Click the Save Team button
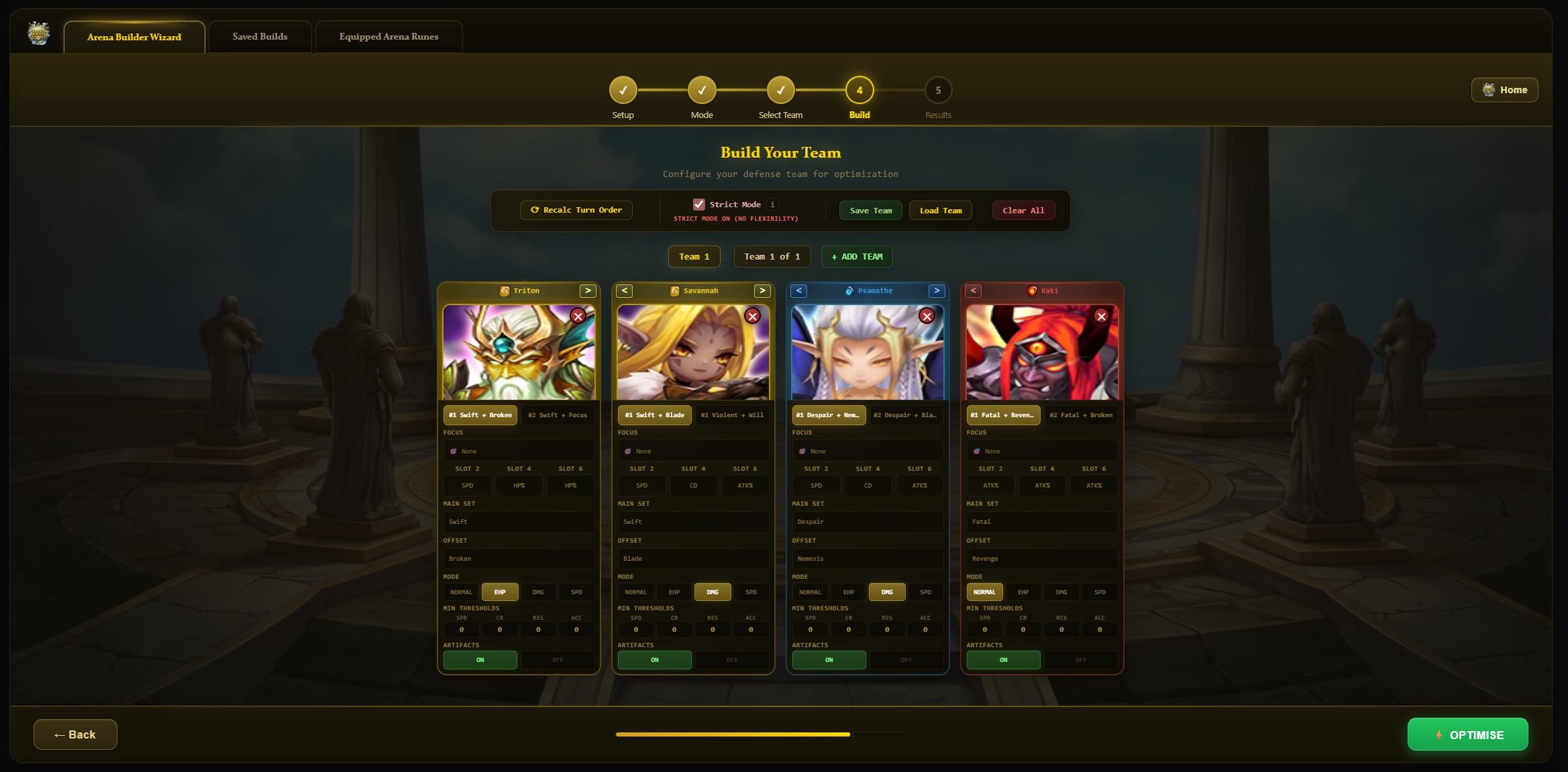 point(870,210)
